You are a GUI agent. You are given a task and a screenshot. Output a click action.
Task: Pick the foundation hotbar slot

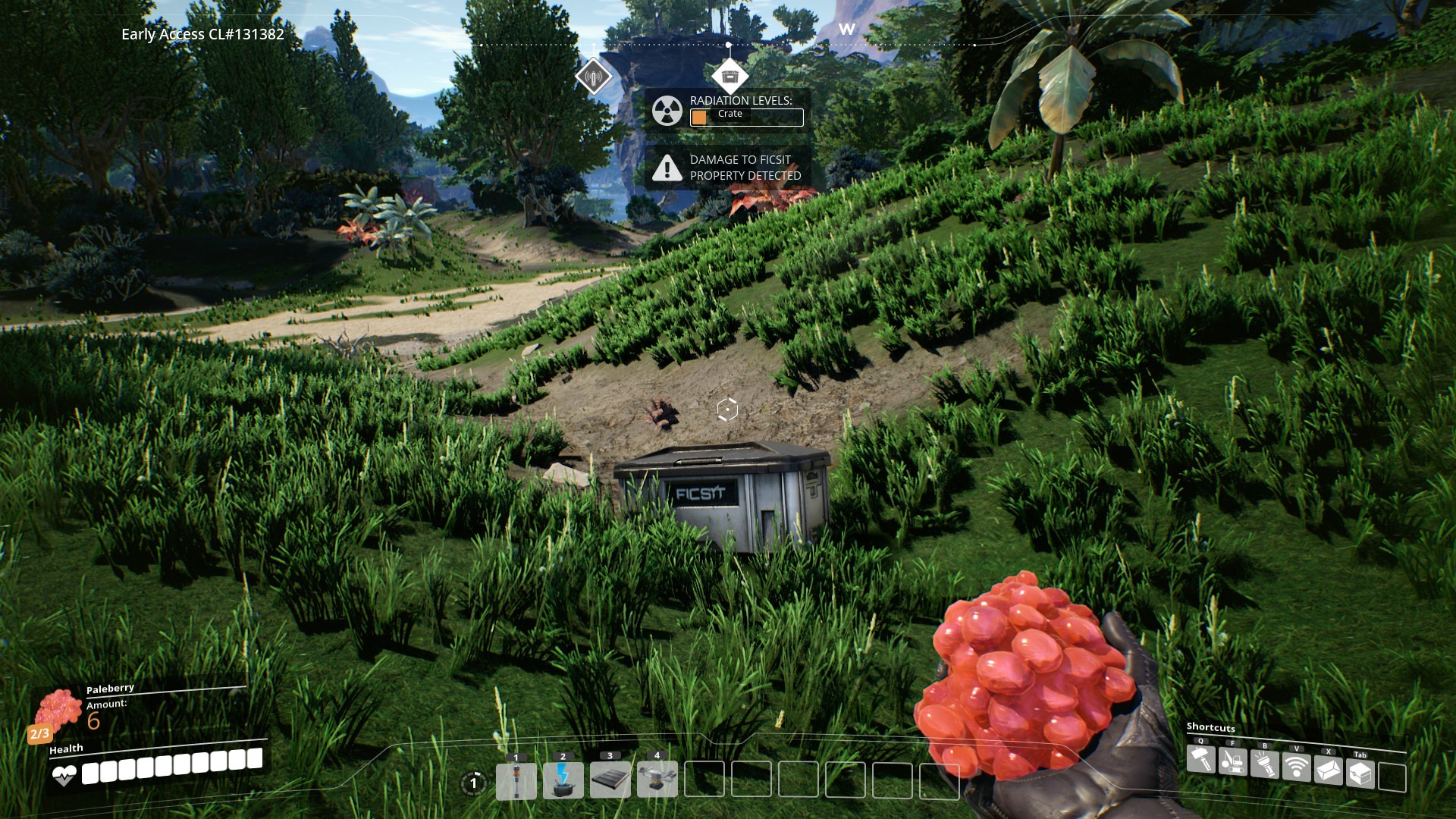point(610,781)
